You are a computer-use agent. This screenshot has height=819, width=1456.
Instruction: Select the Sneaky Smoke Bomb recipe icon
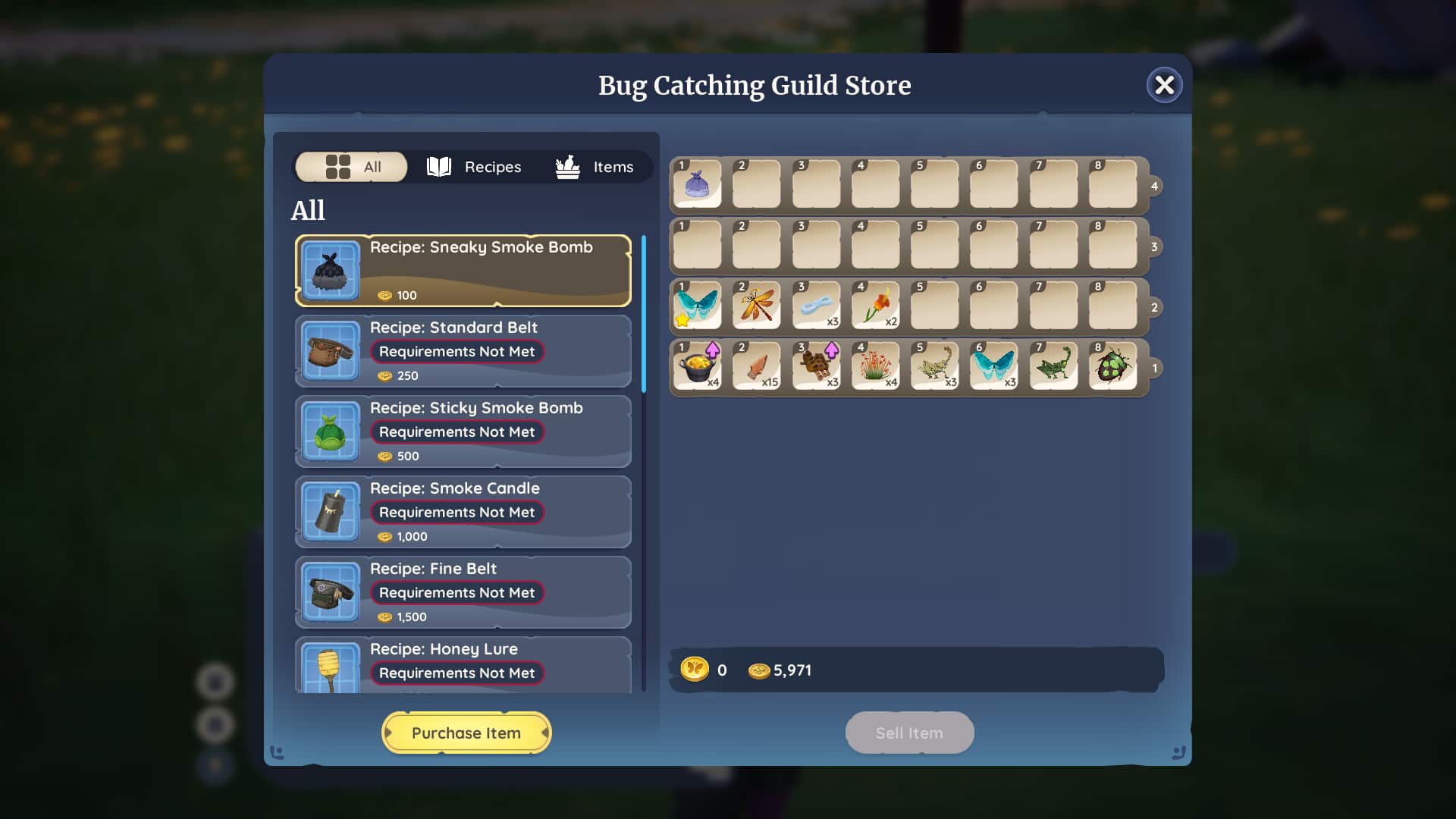tap(330, 270)
